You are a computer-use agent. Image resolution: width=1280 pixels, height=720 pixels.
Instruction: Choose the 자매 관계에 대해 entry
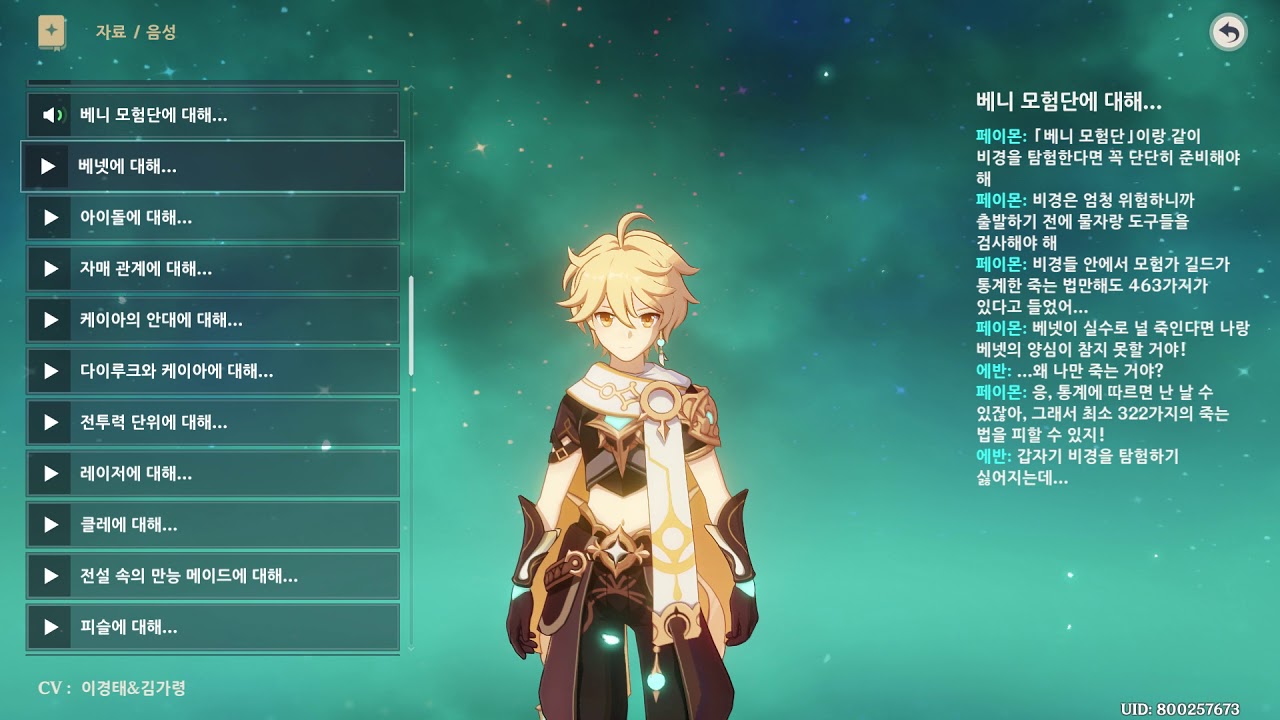[x=212, y=269]
